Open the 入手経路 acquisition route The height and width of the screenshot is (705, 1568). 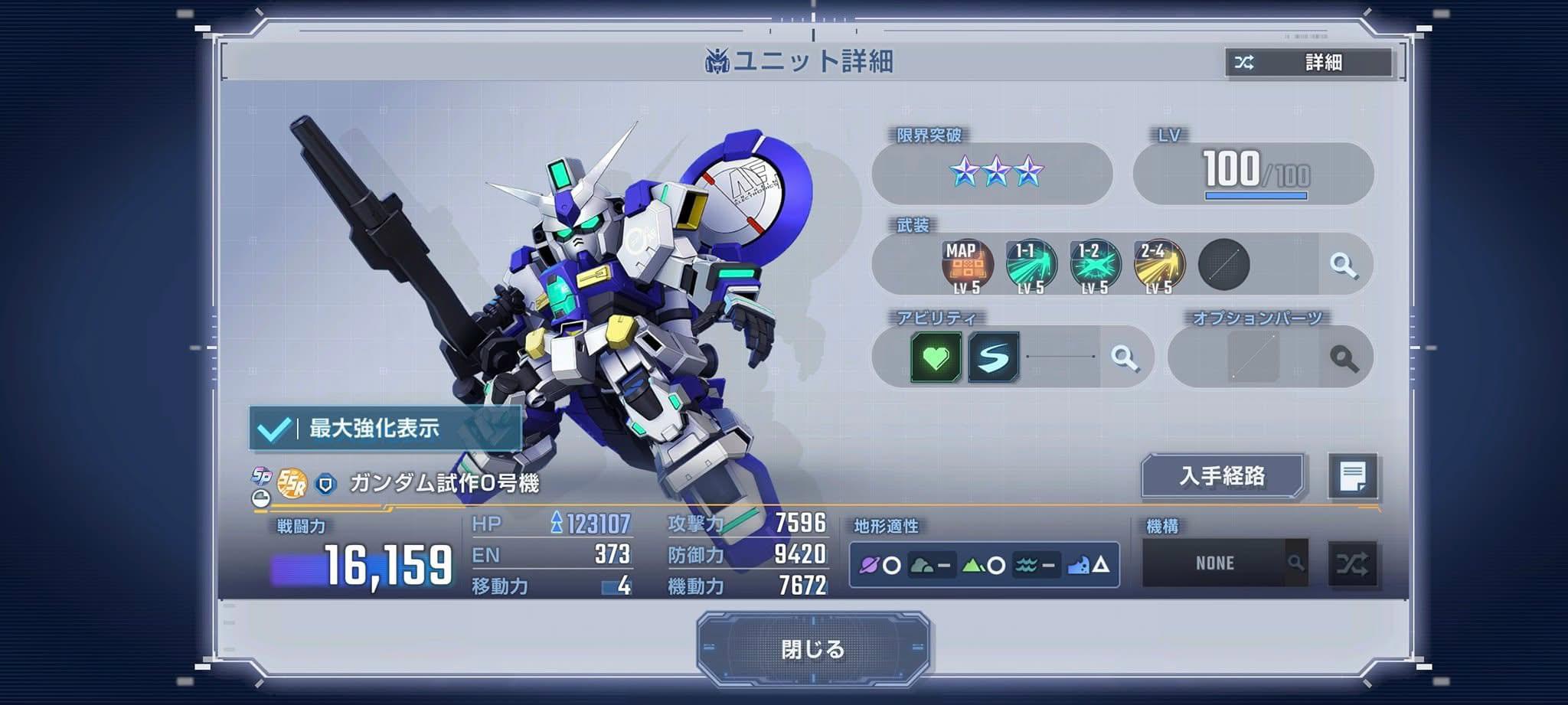1223,476
